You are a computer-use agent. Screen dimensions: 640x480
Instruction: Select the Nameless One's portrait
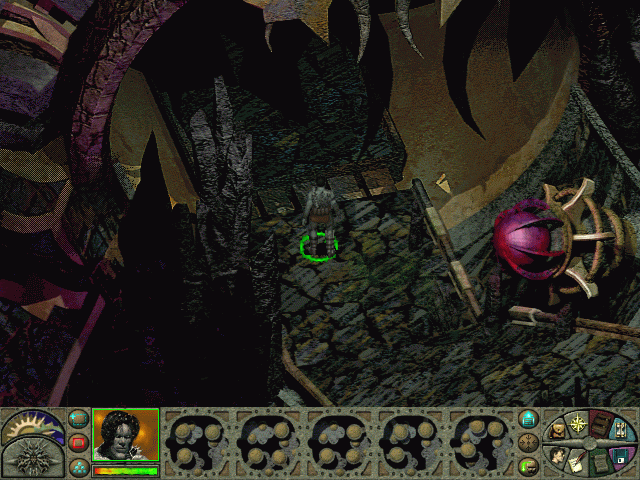click(x=125, y=434)
